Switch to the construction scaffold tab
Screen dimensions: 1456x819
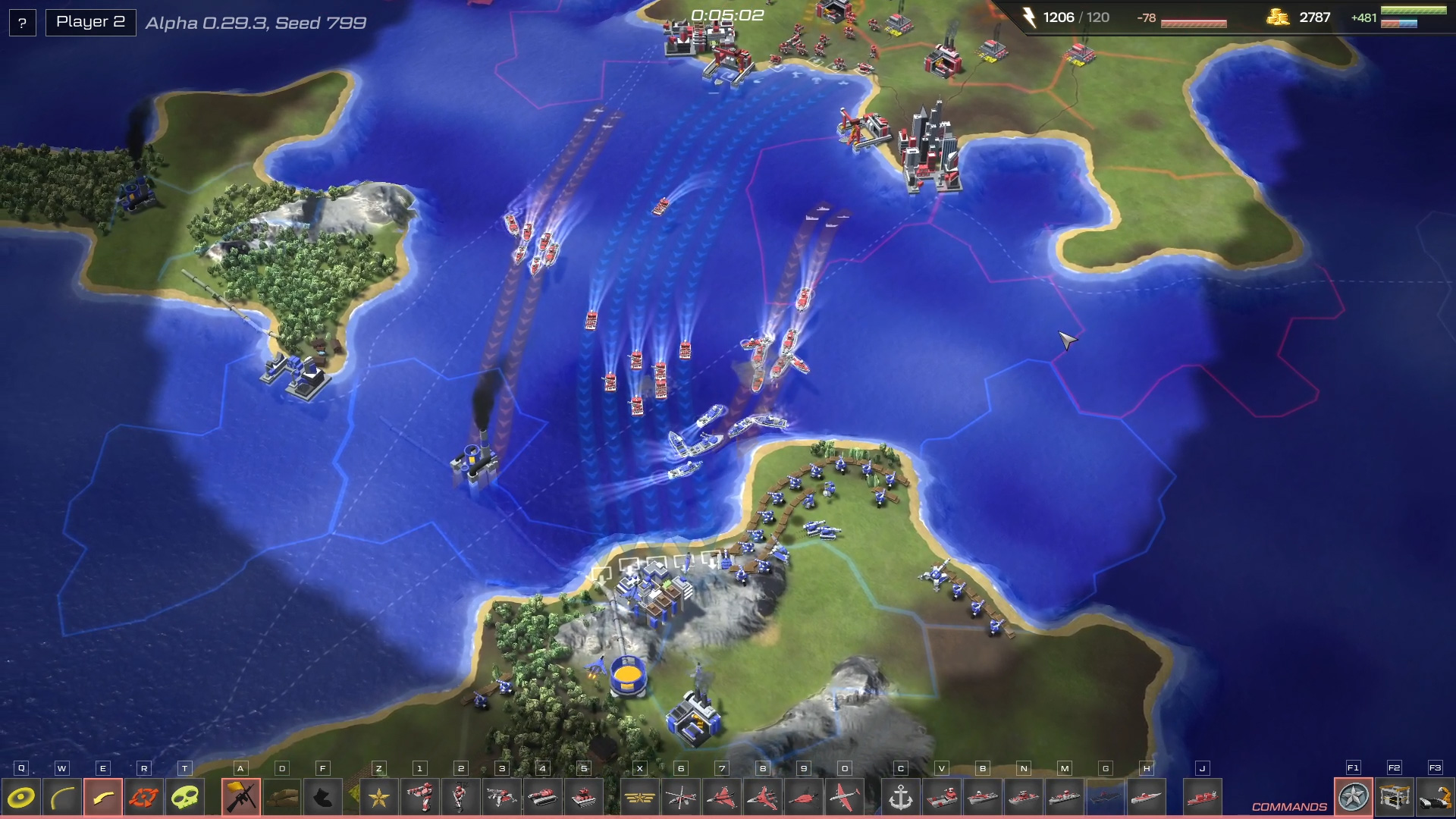[x=1395, y=798]
